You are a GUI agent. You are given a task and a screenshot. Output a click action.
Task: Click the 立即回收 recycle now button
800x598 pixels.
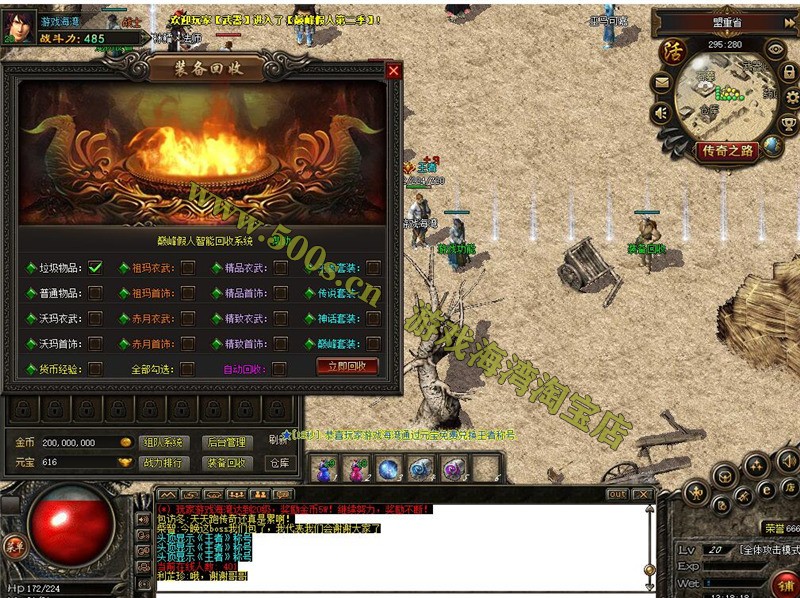347,367
